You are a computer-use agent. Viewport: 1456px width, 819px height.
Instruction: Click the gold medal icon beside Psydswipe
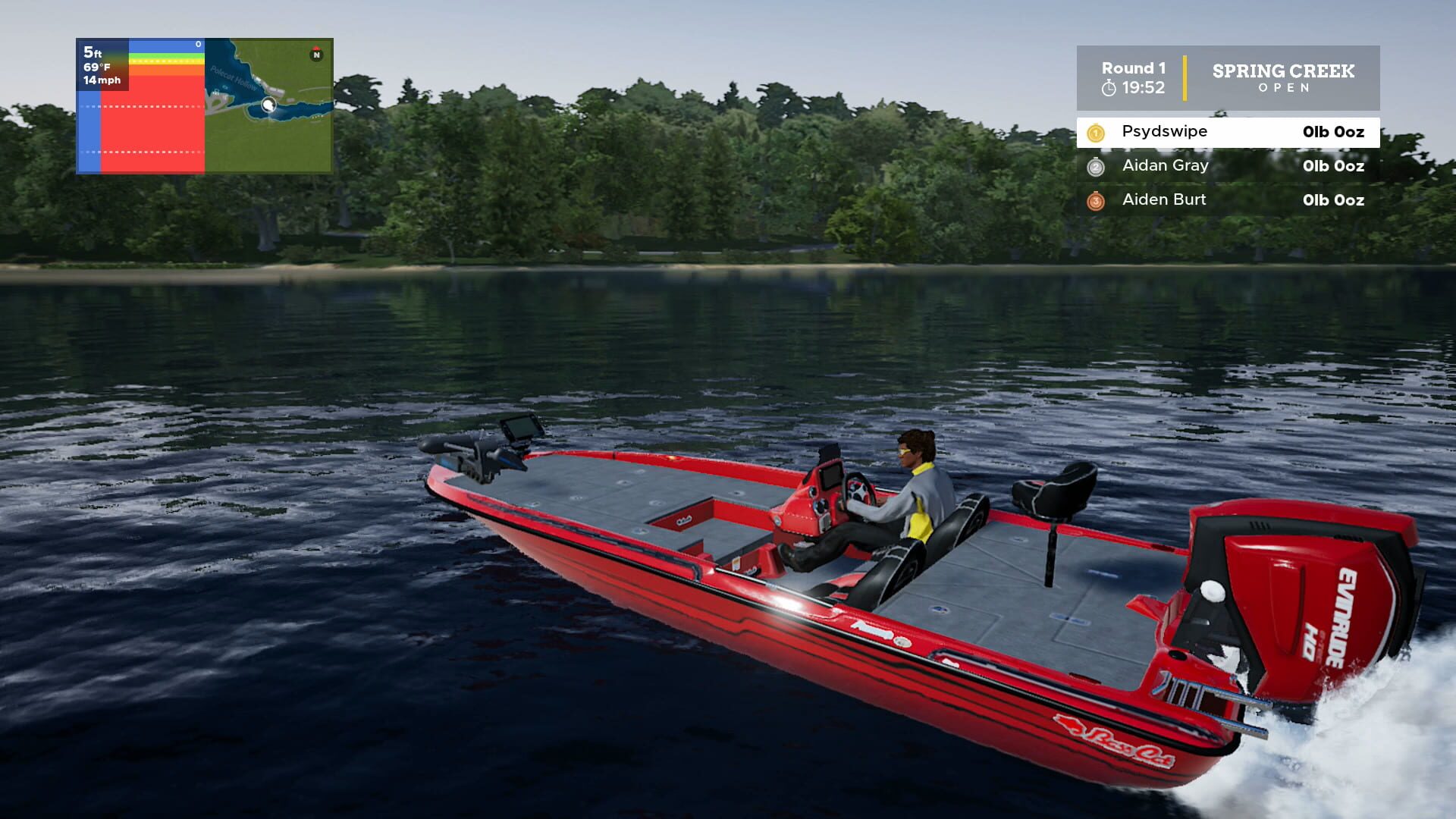(x=1096, y=131)
